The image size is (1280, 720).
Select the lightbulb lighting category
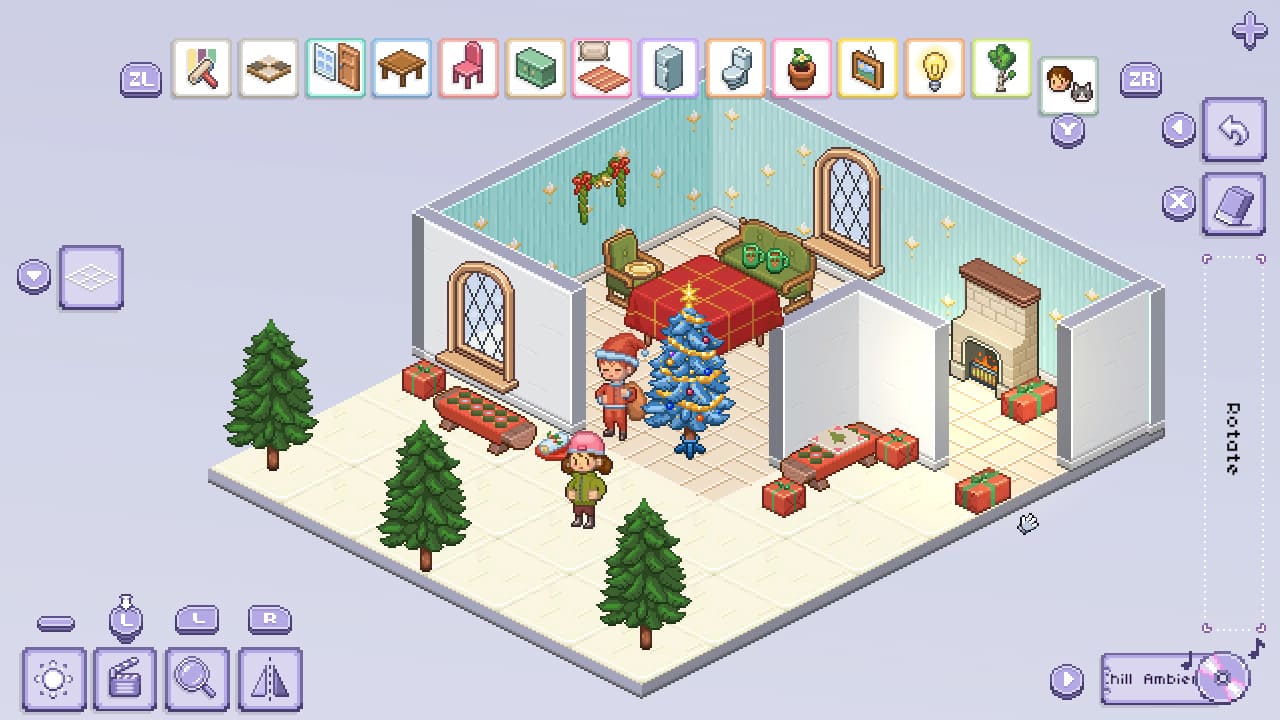tap(934, 68)
